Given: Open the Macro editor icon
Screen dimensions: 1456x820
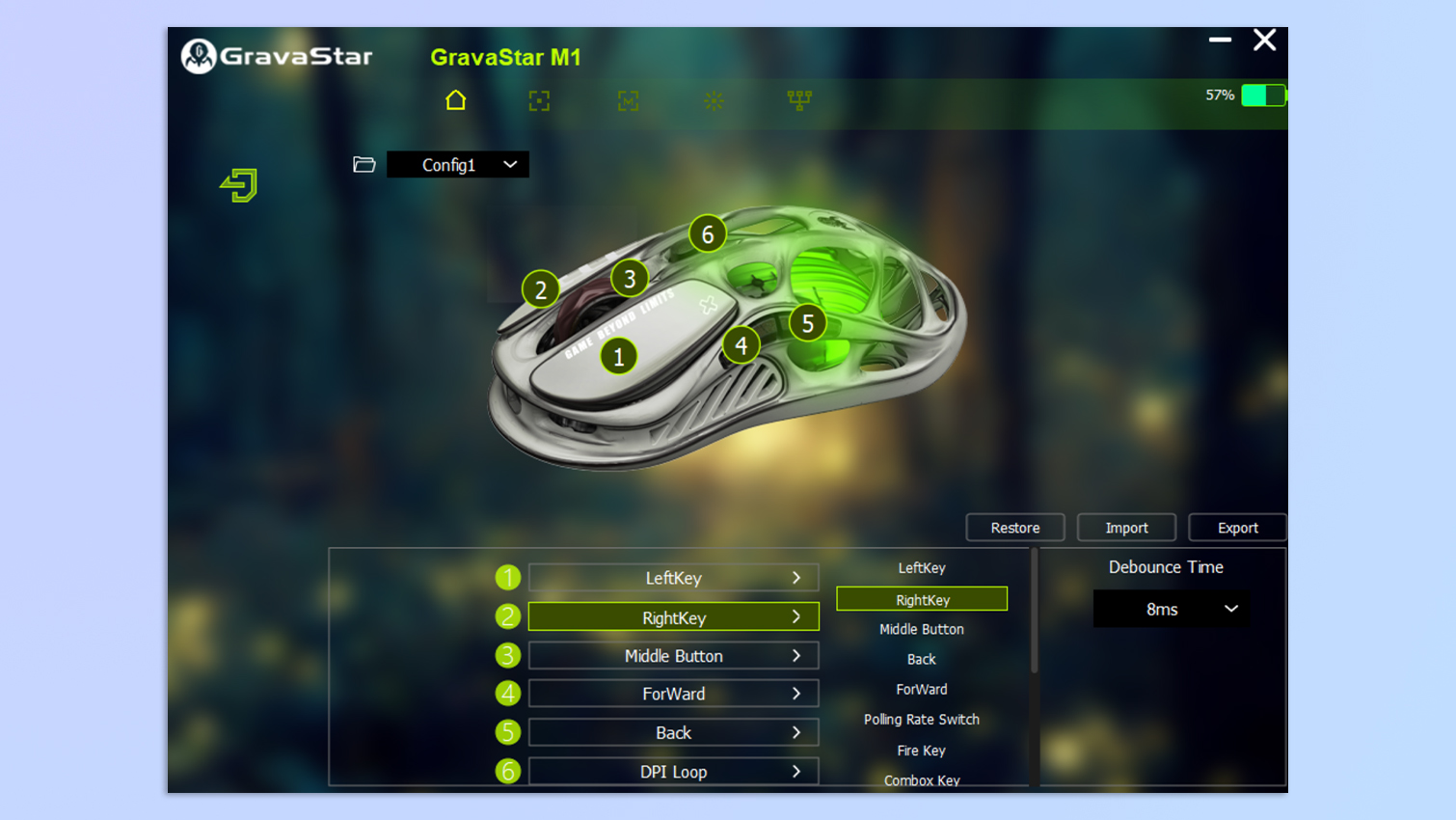Looking at the screenshot, I should (x=628, y=100).
